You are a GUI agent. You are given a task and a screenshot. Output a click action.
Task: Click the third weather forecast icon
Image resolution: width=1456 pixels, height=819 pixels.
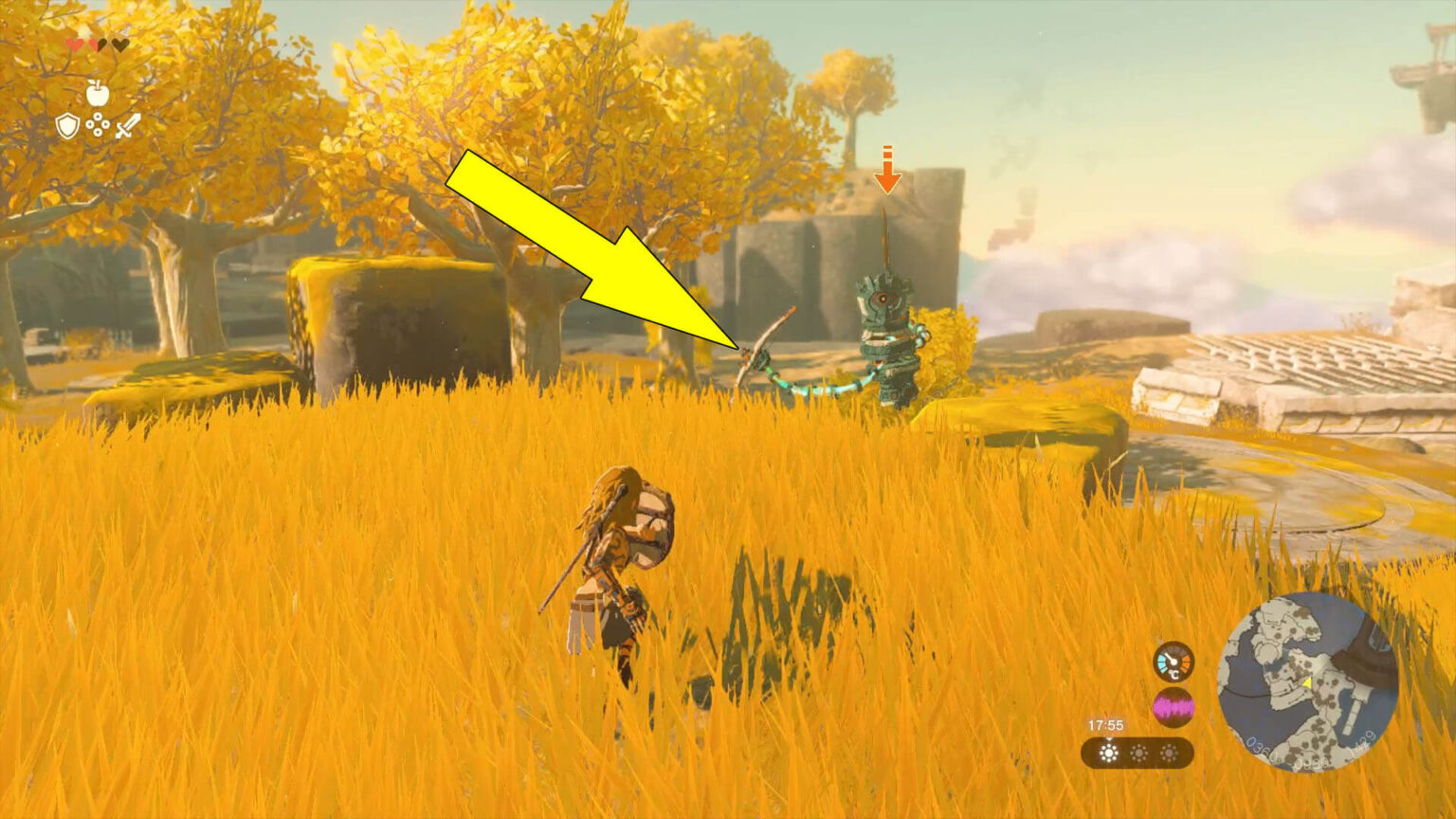1168,753
